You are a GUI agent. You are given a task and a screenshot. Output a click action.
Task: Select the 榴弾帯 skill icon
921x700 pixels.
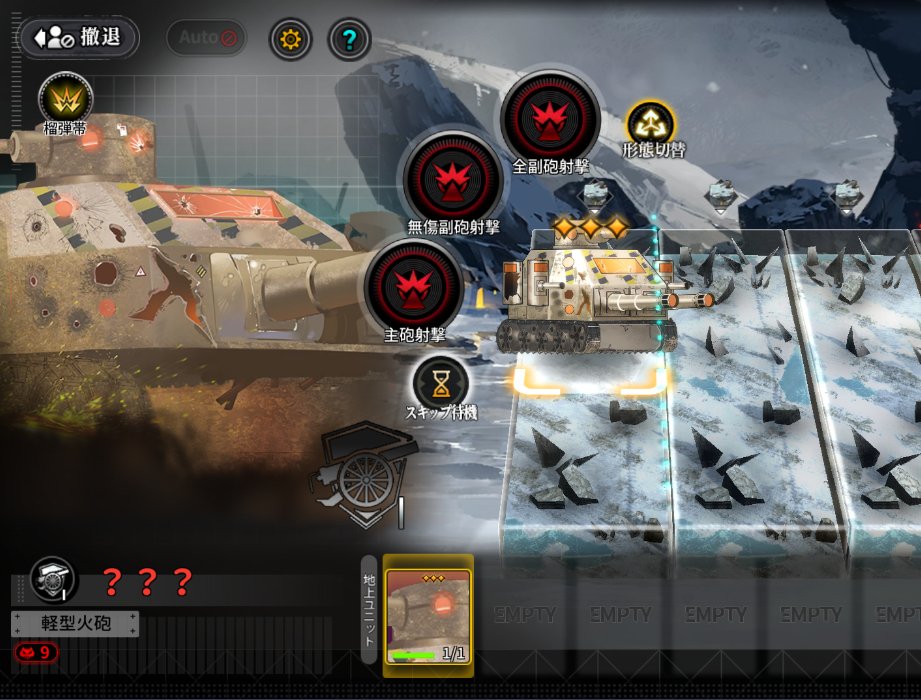pos(66,100)
